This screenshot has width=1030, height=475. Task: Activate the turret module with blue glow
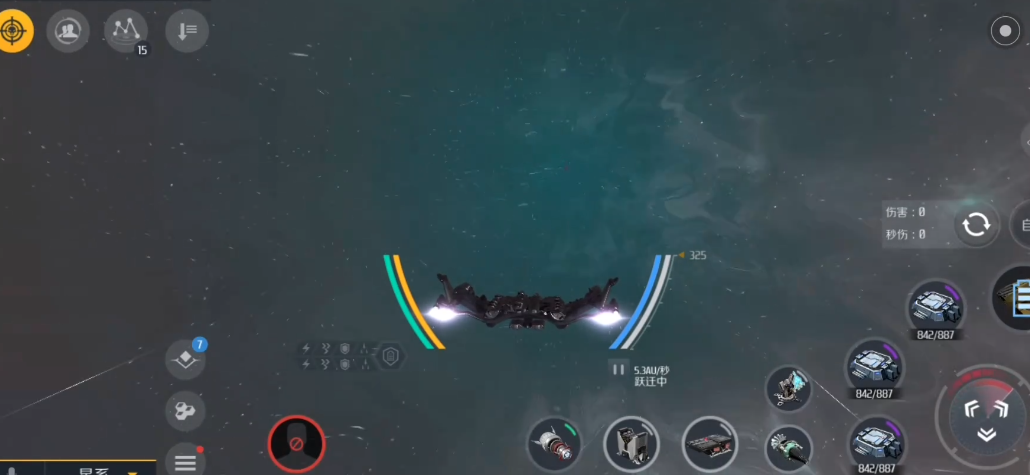click(789, 388)
